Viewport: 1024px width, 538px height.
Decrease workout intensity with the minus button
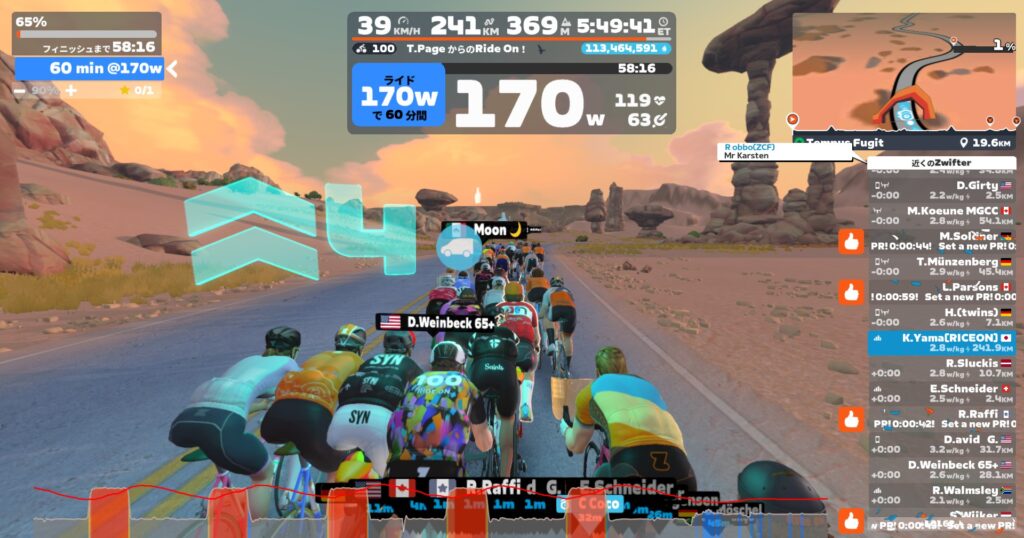[20, 91]
